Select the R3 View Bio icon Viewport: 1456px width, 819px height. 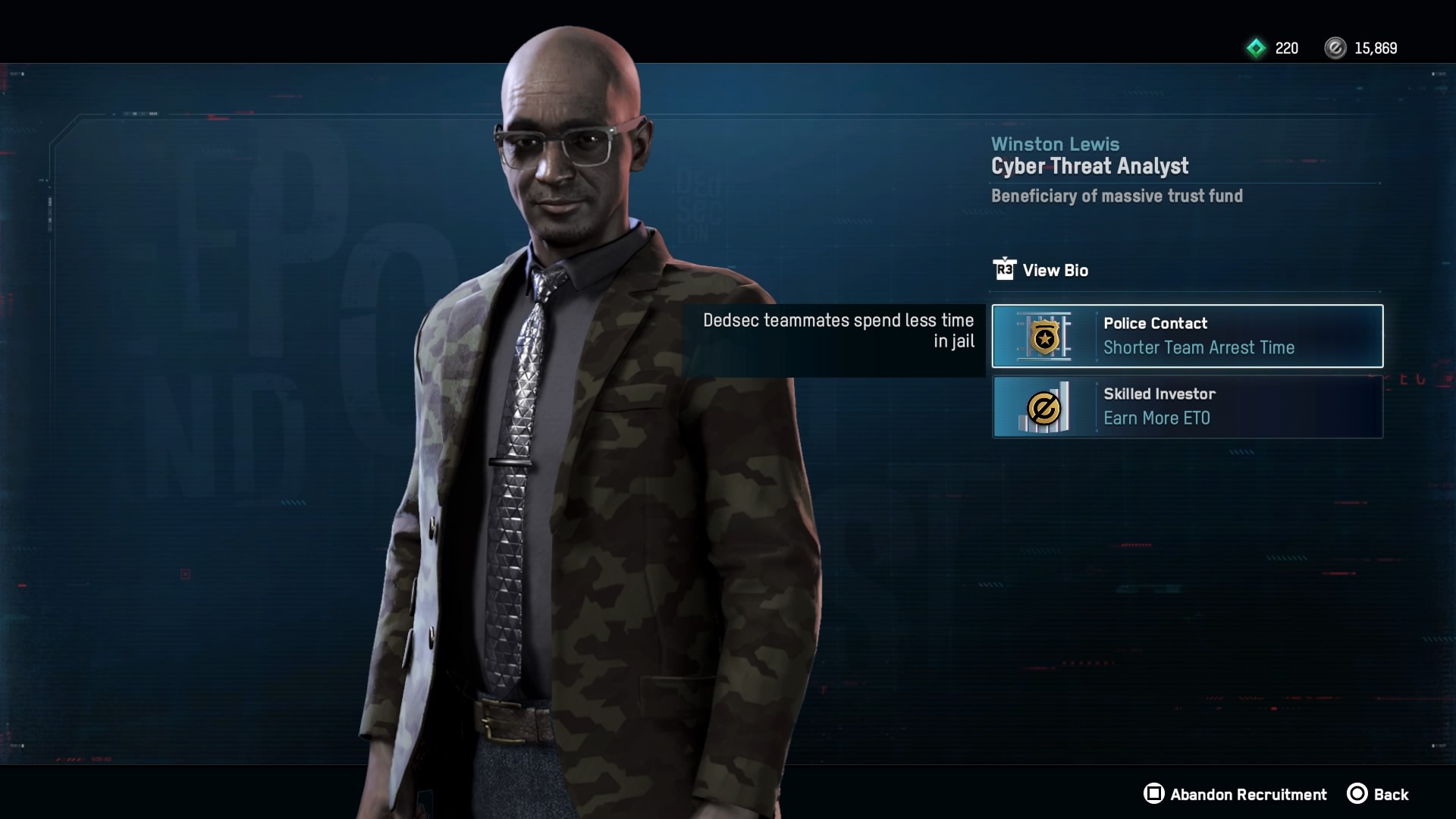(1005, 270)
